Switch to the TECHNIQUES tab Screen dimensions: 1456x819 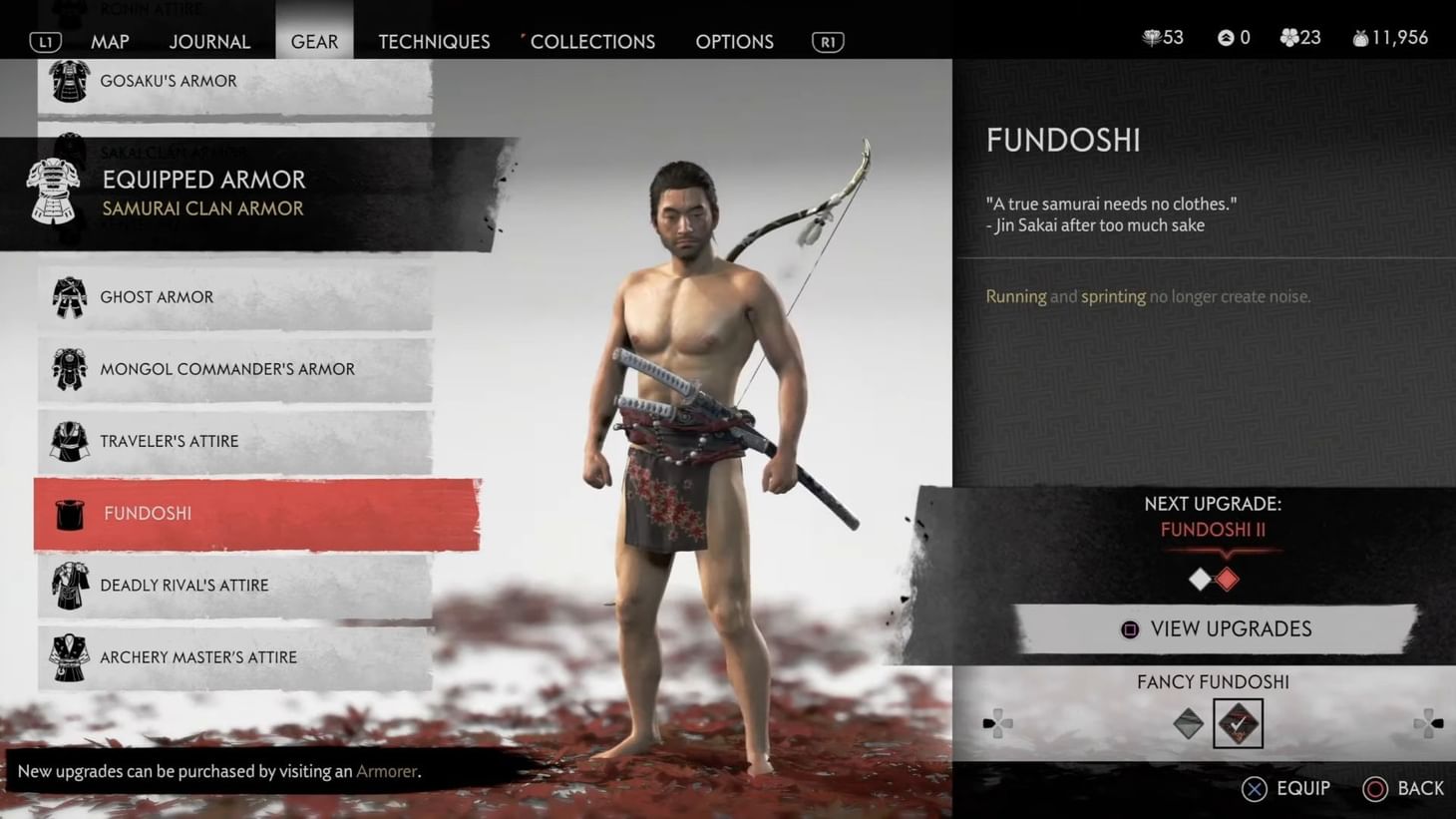click(434, 42)
